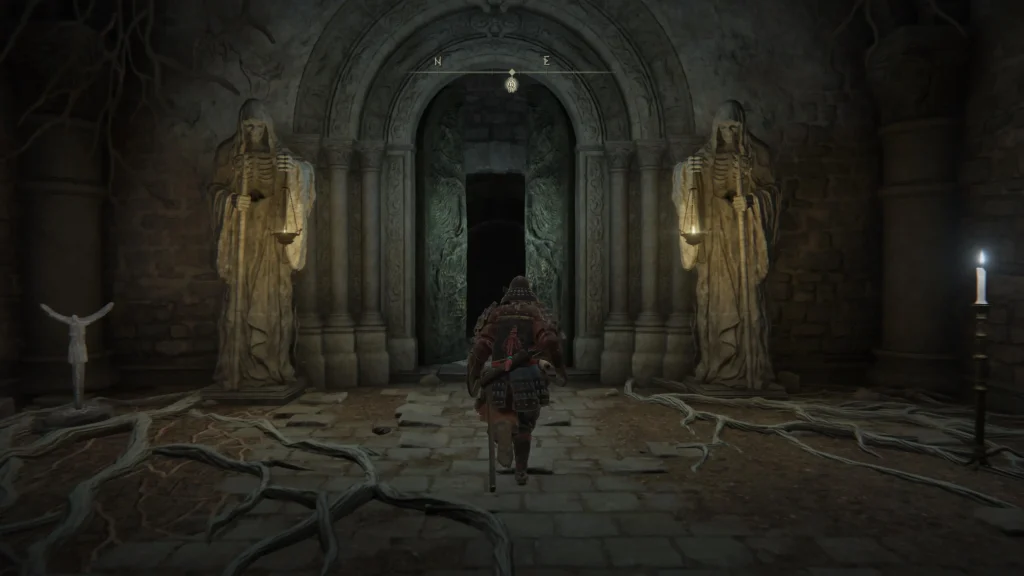Click the glowing marker icon under the compass
Screen dimensions: 1024x576
512,83
